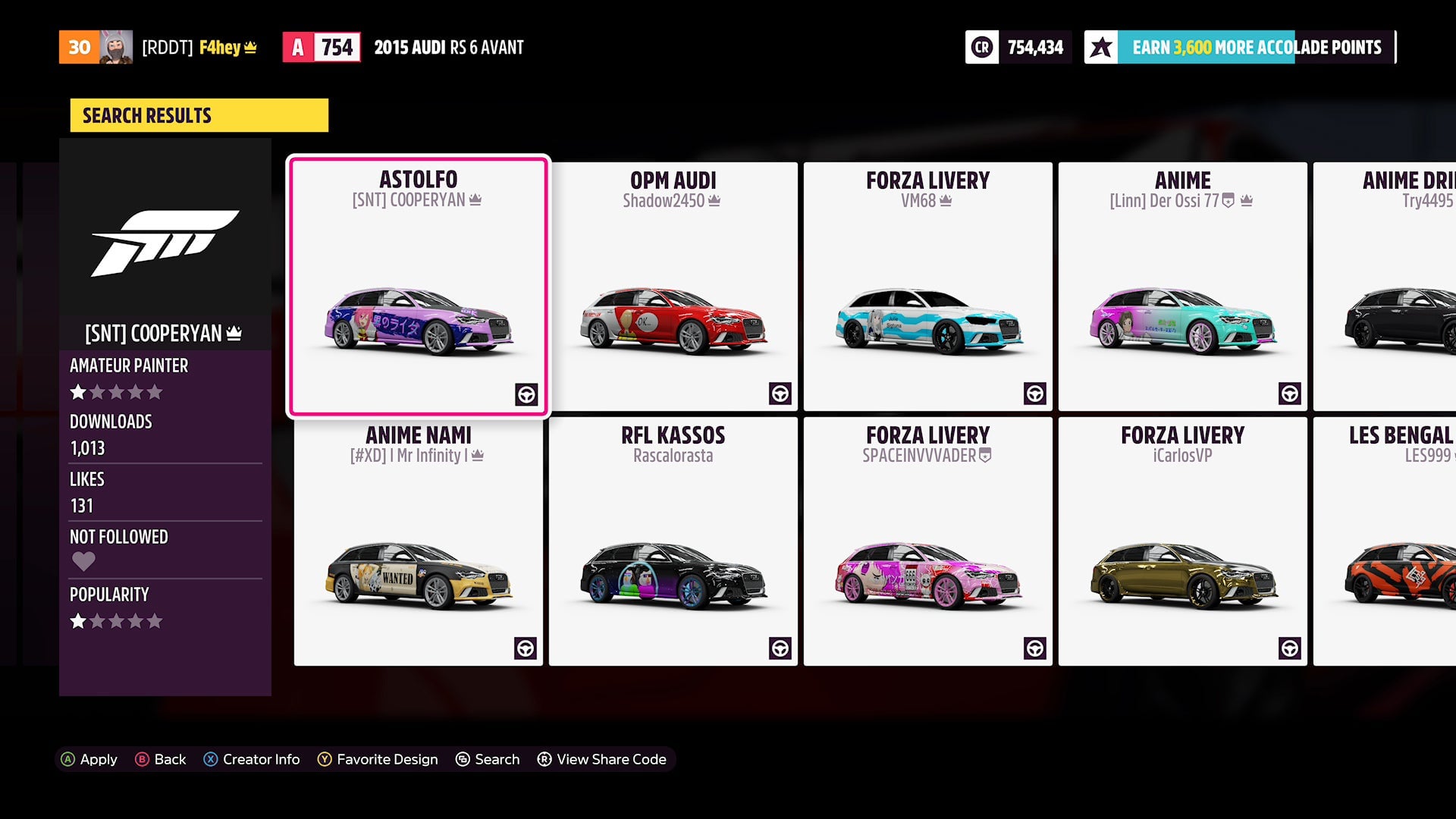
Task: Open the livery Search
Action: 488,759
